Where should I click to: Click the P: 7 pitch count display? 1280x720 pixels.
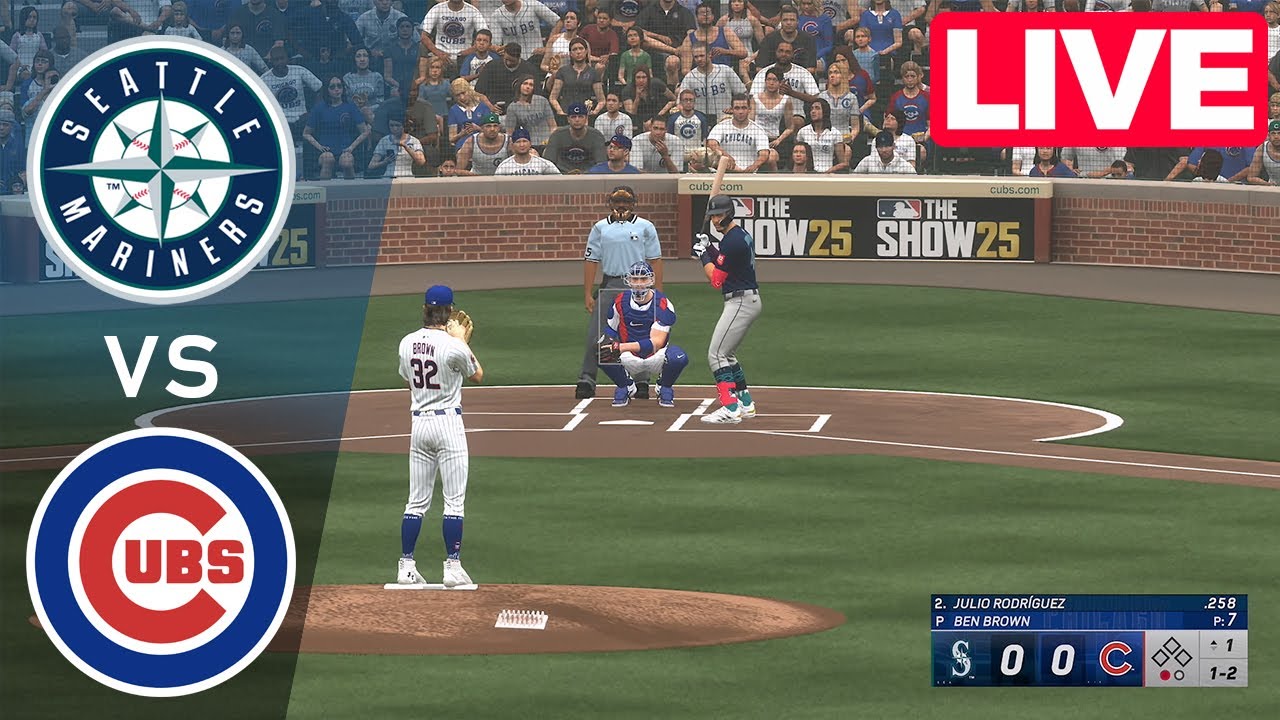point(1227,620)
